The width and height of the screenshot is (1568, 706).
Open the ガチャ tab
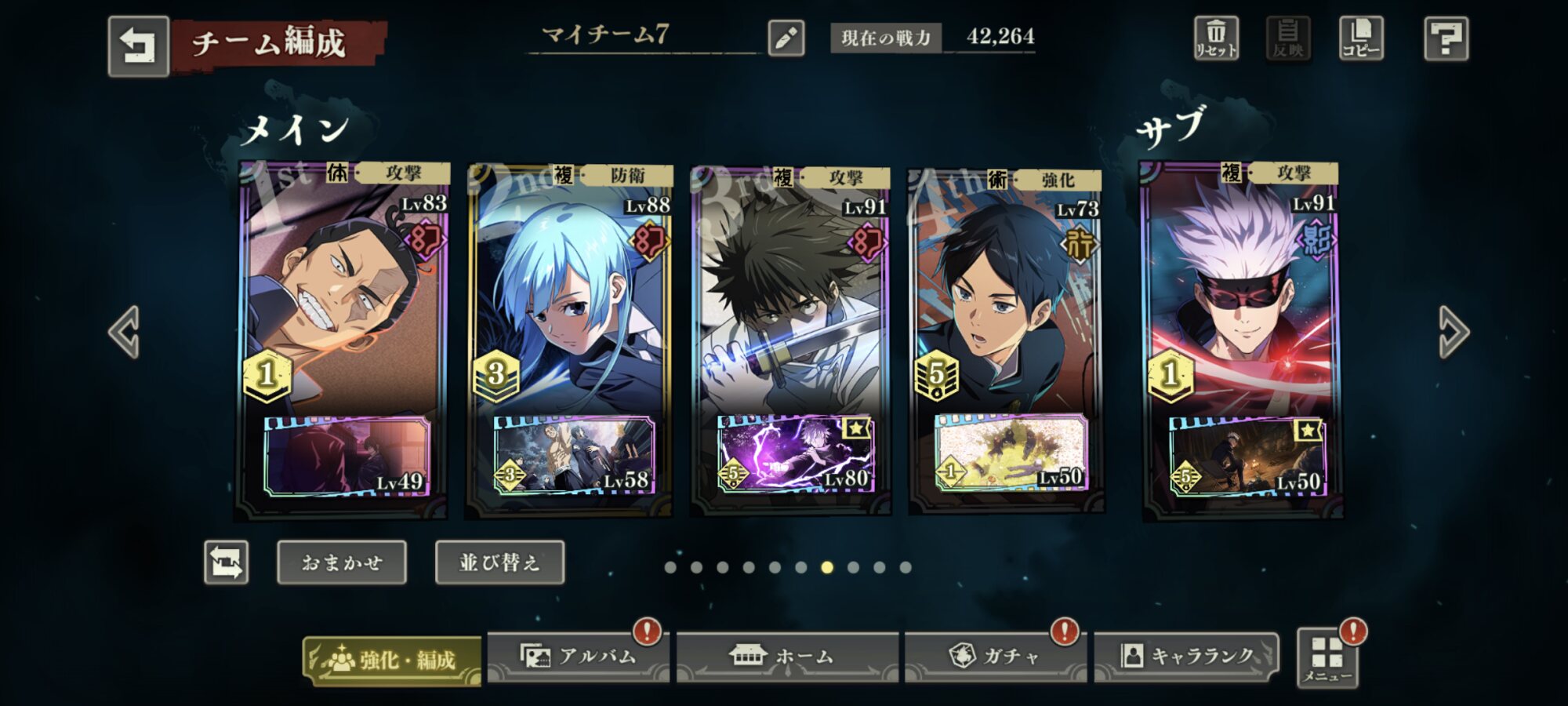pyautogui.click(x=995, y=657)
